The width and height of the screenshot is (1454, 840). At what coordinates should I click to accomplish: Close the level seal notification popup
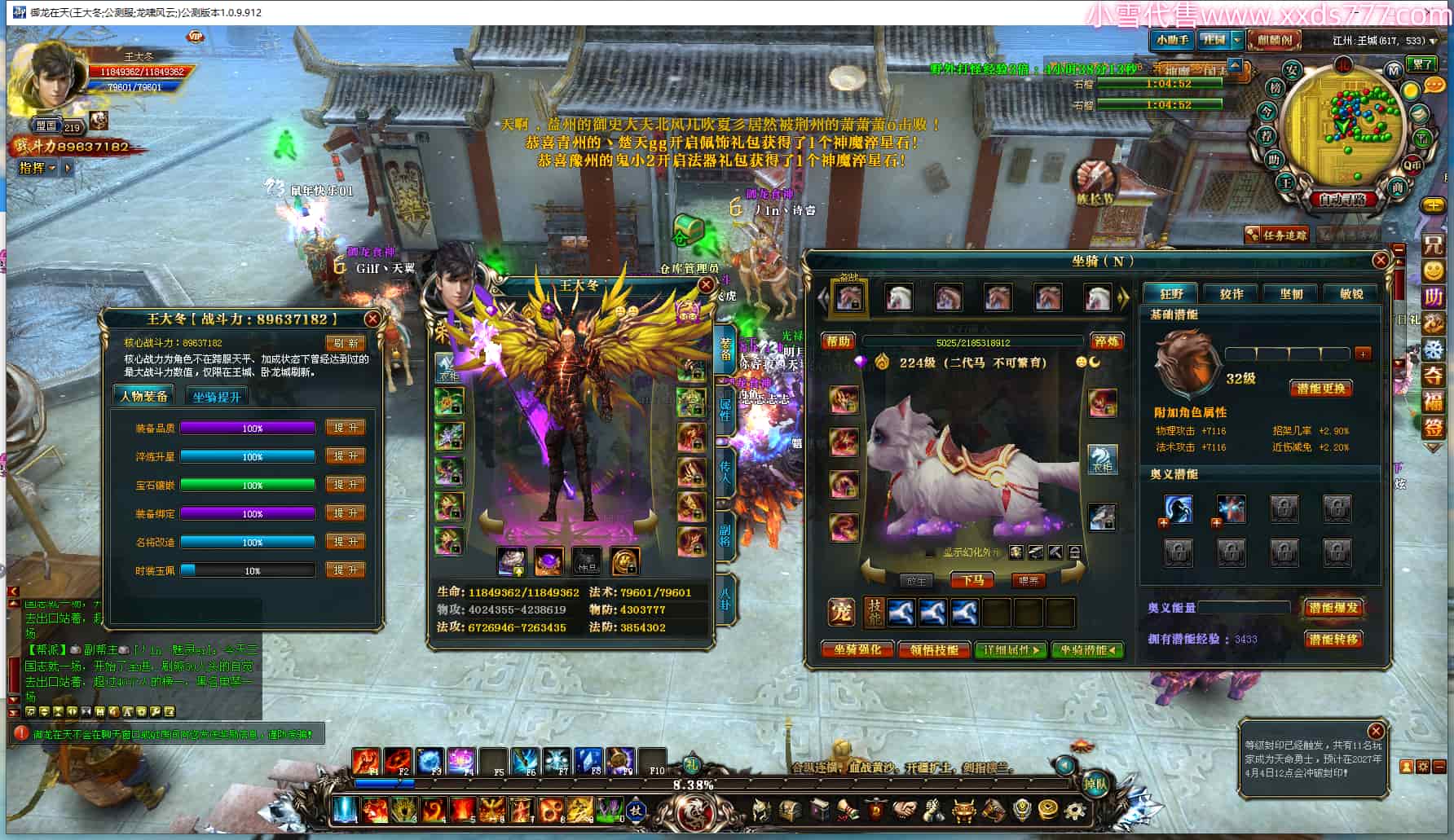1376,731
